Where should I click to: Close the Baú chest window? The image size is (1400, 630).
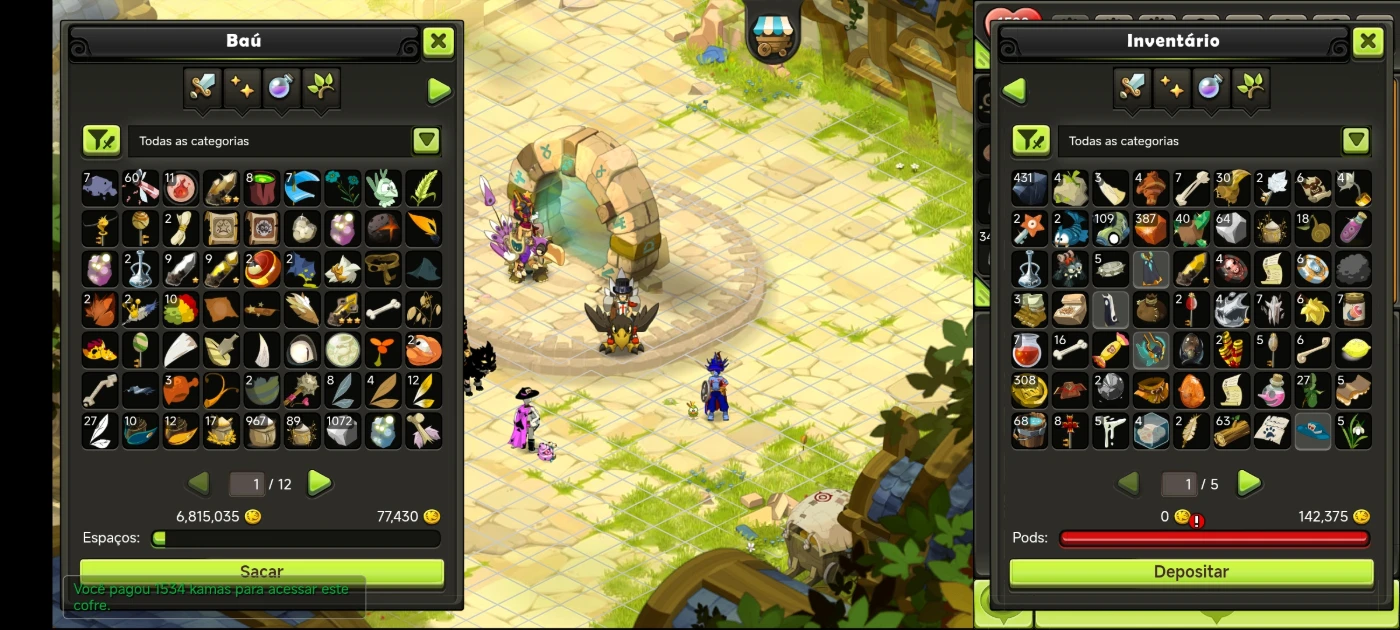click(x=438, y=42)
